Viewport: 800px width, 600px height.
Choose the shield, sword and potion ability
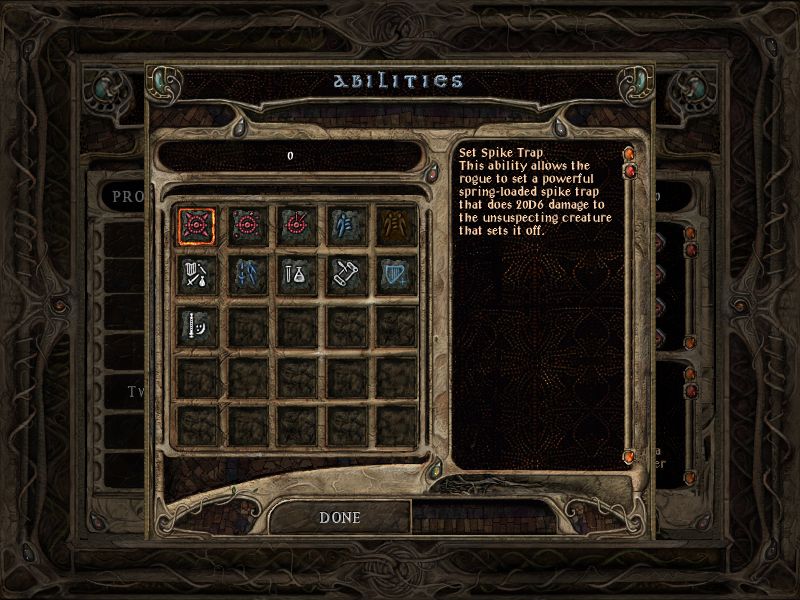(x=196, y=274)
